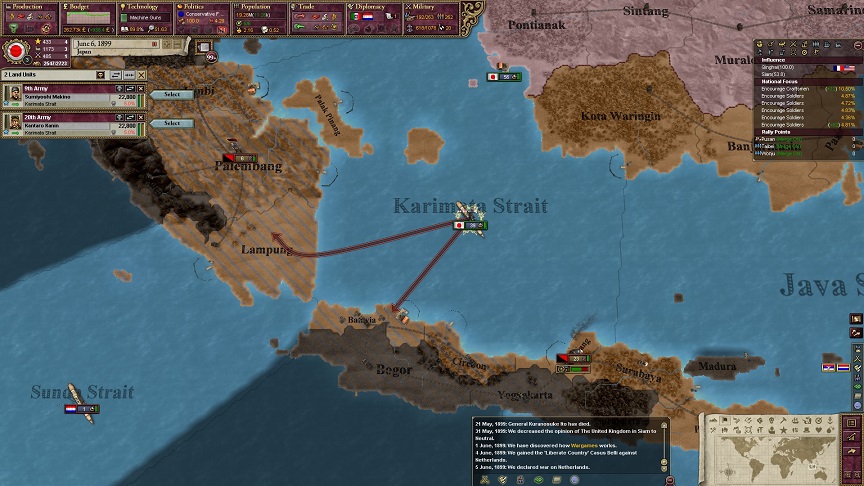Screen dimensions: 864x486
Task: Close the 2 Land Units panel
Action: (x=142, y=75)
